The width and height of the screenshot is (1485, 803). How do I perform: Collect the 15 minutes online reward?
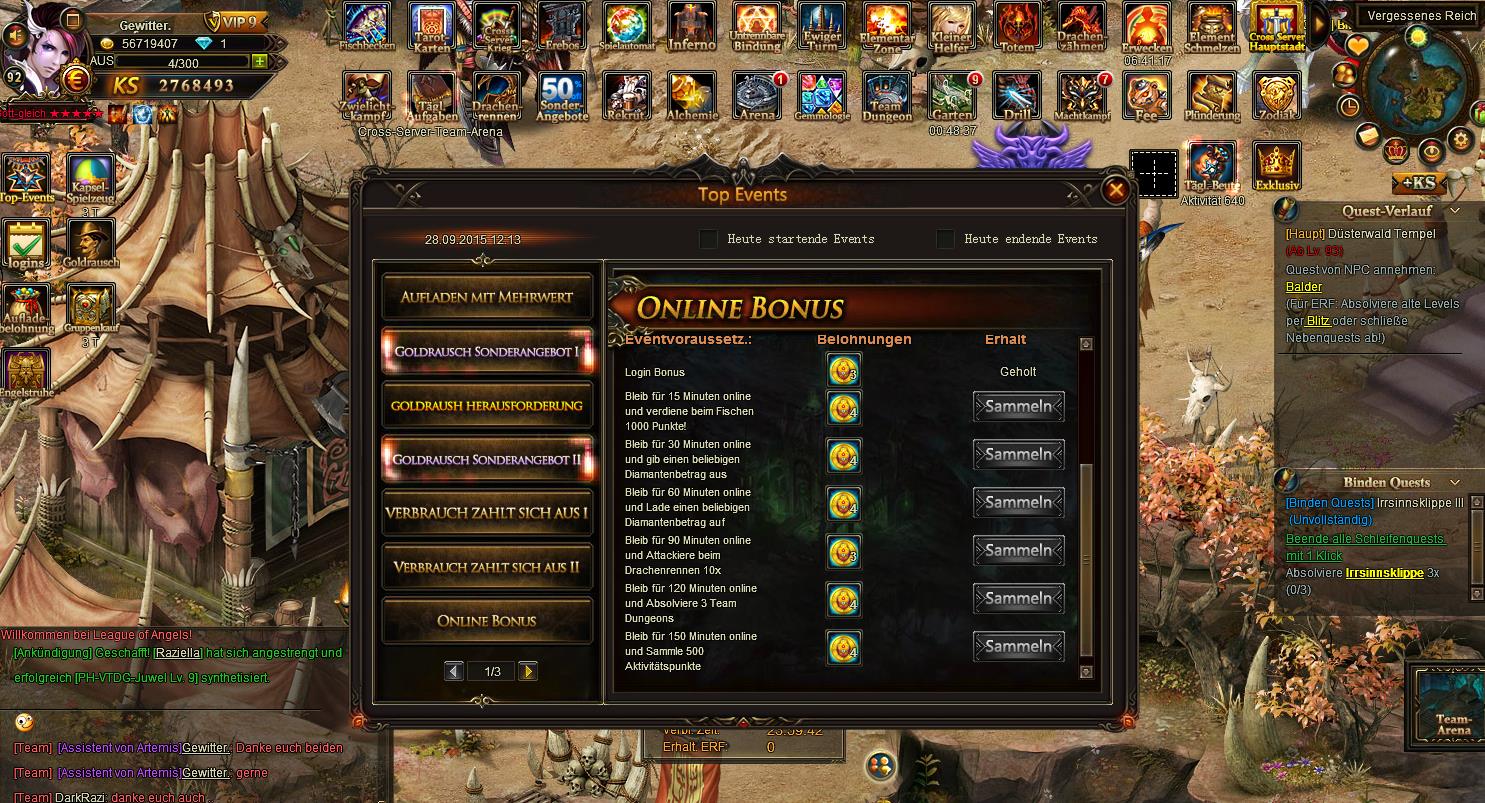[1018, 407]
